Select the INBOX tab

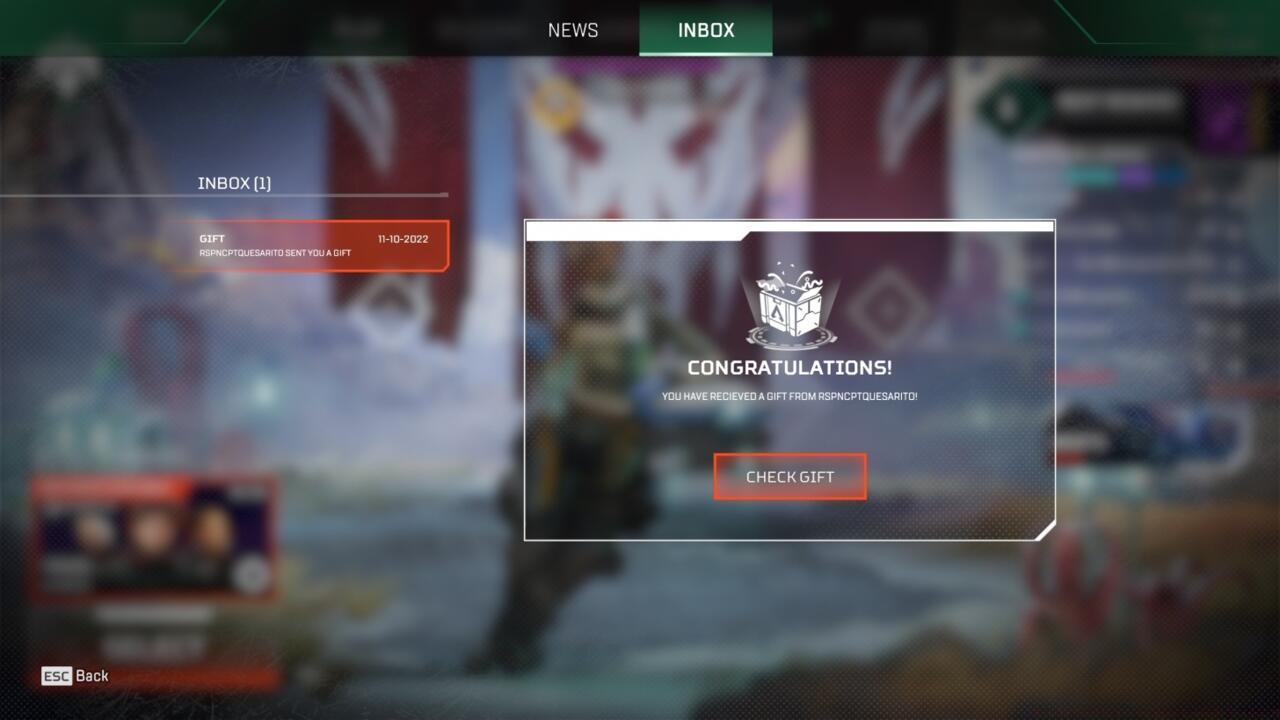pyautogui.click(x=705, y=30)
